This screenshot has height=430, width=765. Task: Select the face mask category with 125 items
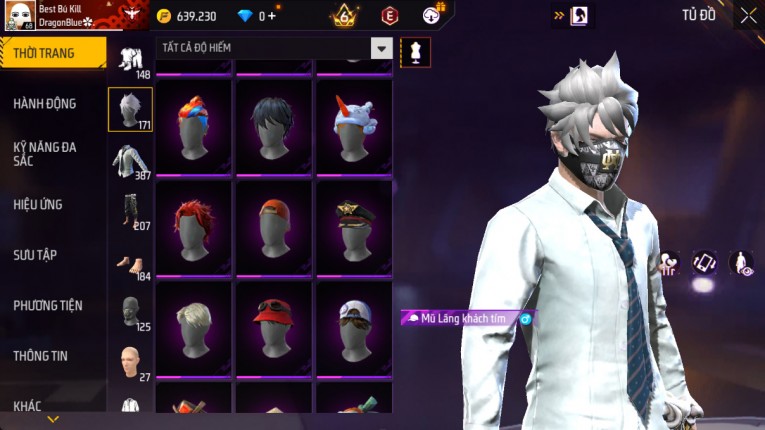(130, 312)
